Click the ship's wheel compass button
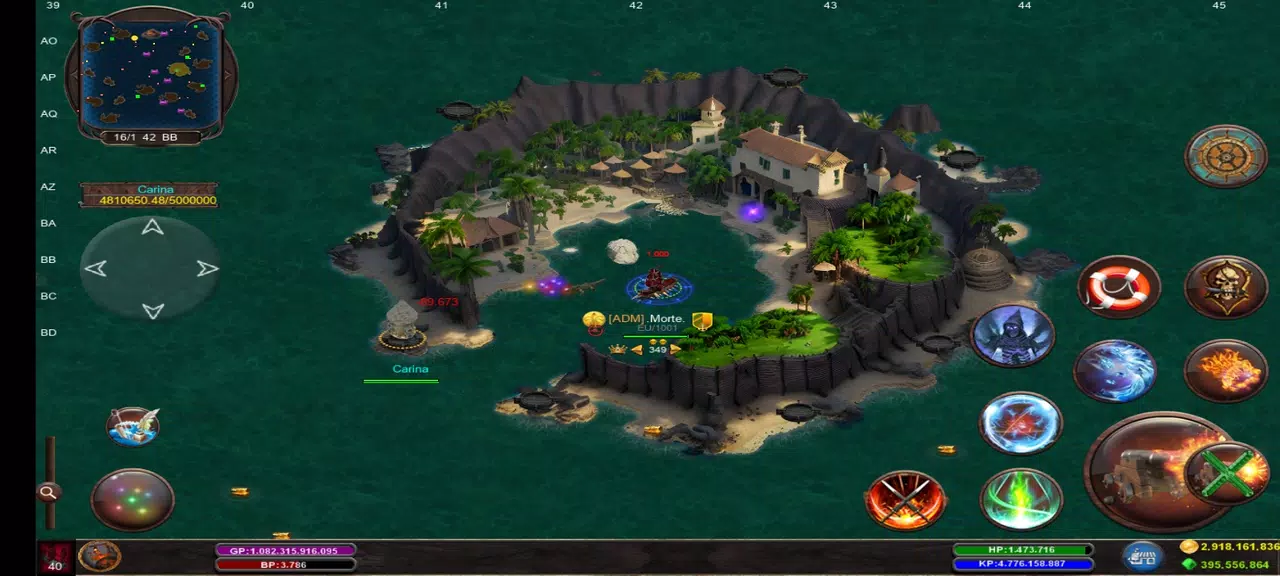This screenshot has height=576, width=1280. 1225,156
